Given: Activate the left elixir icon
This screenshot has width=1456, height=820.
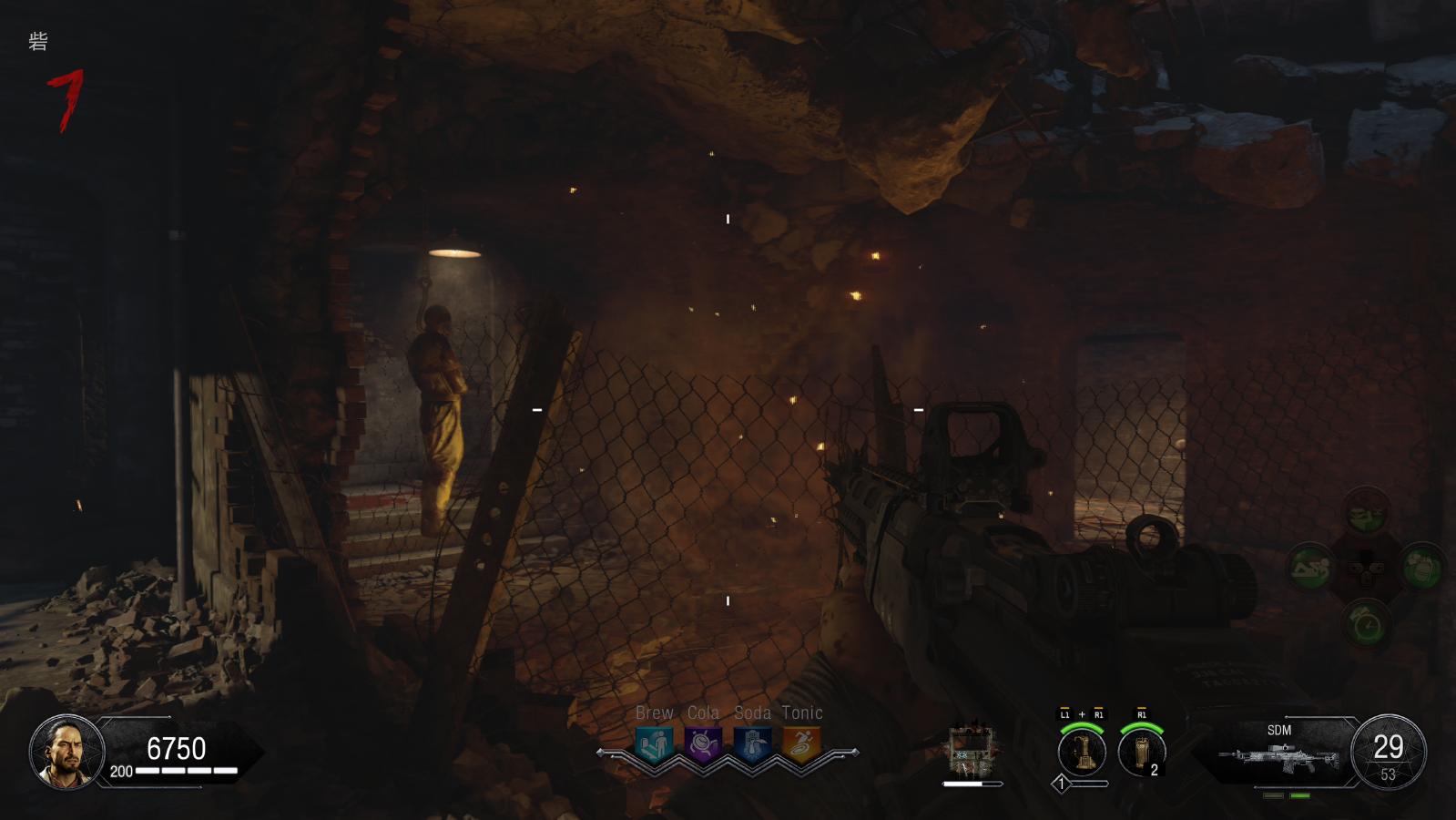Looking at the screenshot, I should point(1311,569).
